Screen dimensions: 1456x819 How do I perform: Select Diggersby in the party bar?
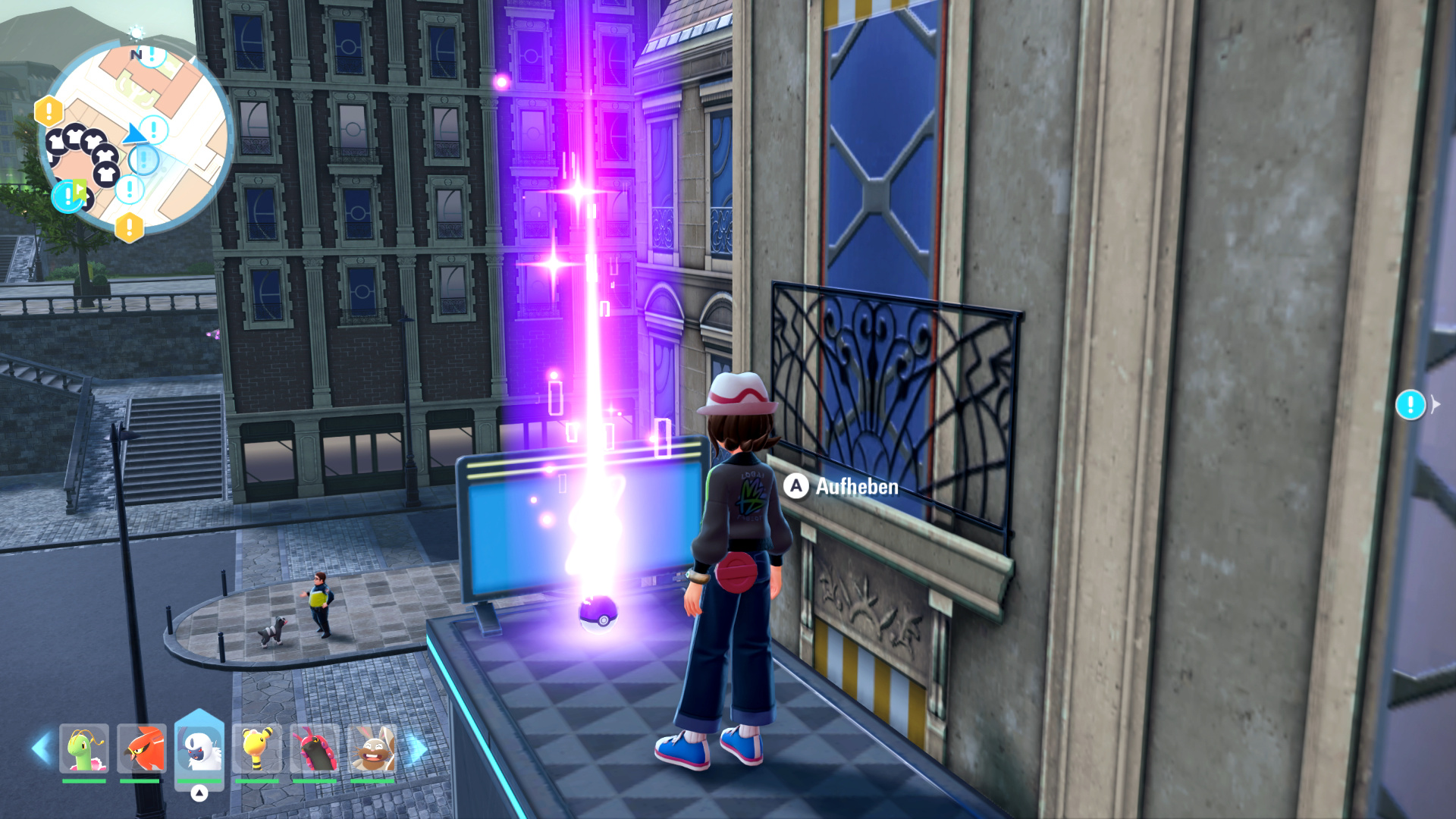click(372, 748)
